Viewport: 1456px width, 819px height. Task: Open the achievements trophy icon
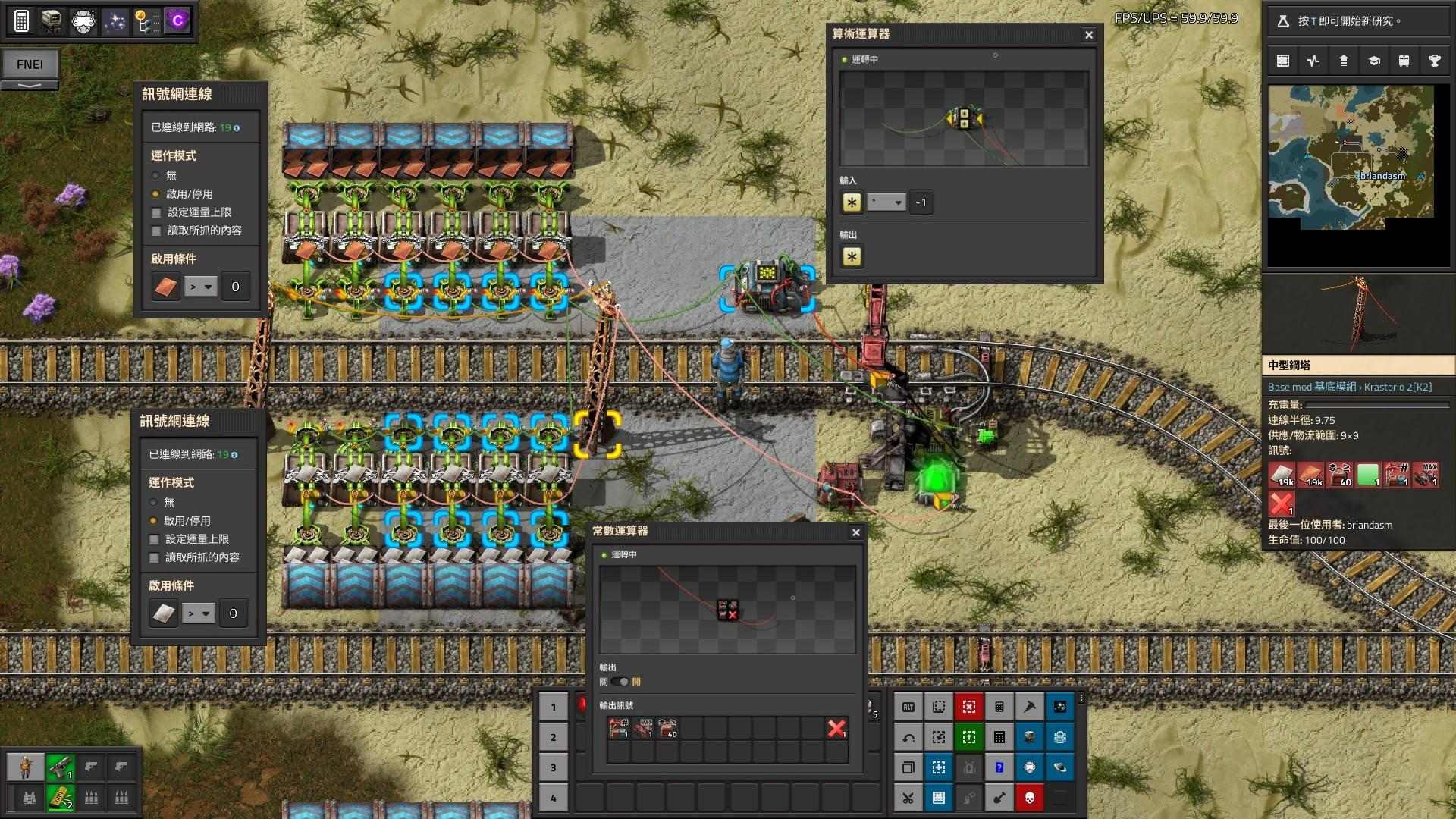click(x=1434, y=61)
